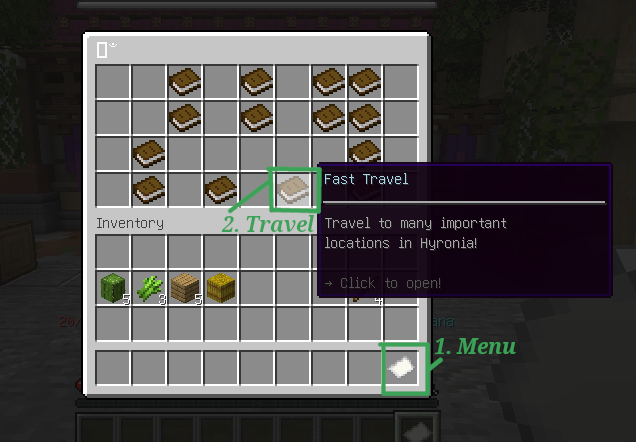Select the Menu paper in the hotbar

402,368
